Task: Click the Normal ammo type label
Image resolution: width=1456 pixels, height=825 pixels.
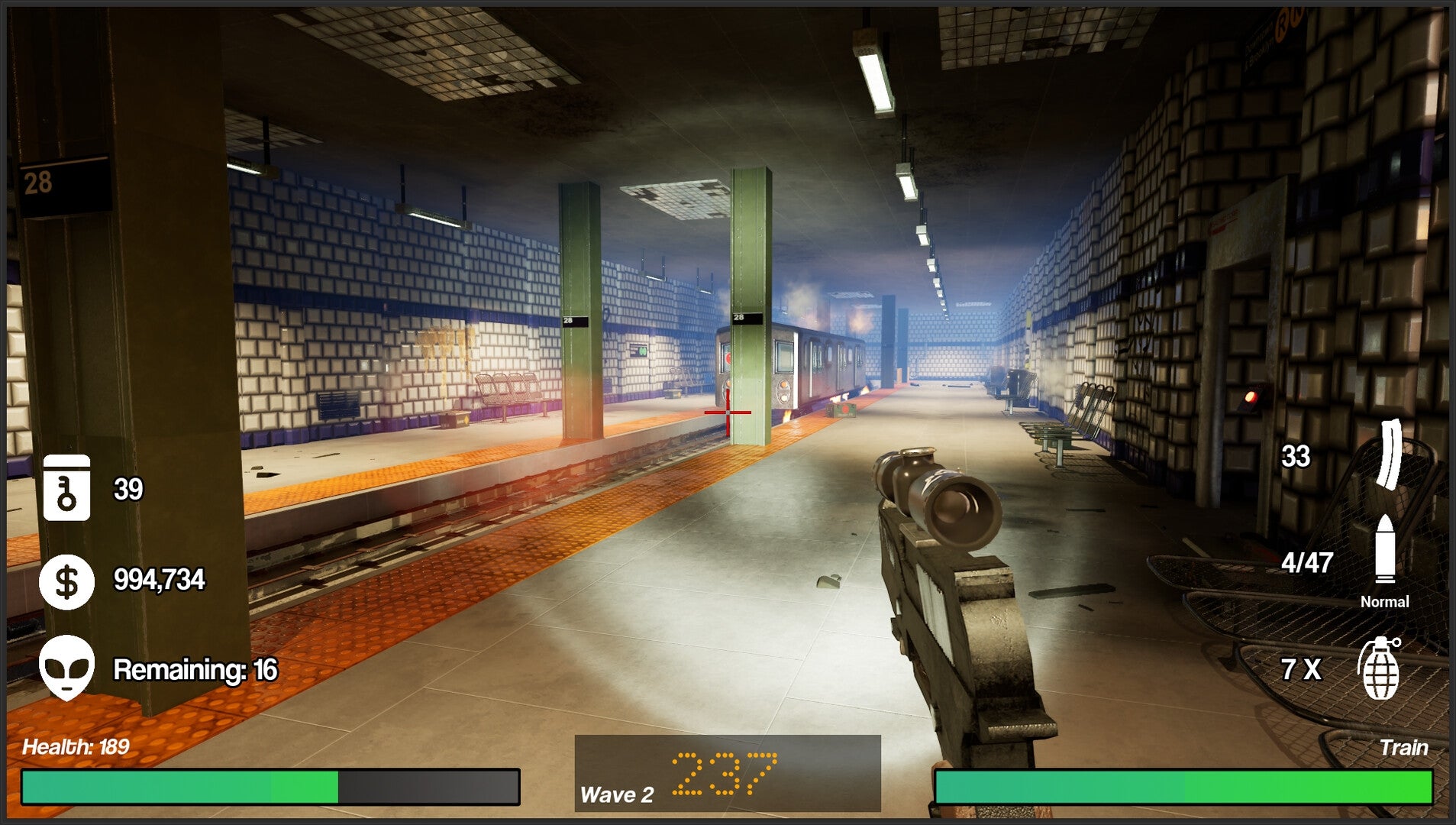Action: (1385, 602)
